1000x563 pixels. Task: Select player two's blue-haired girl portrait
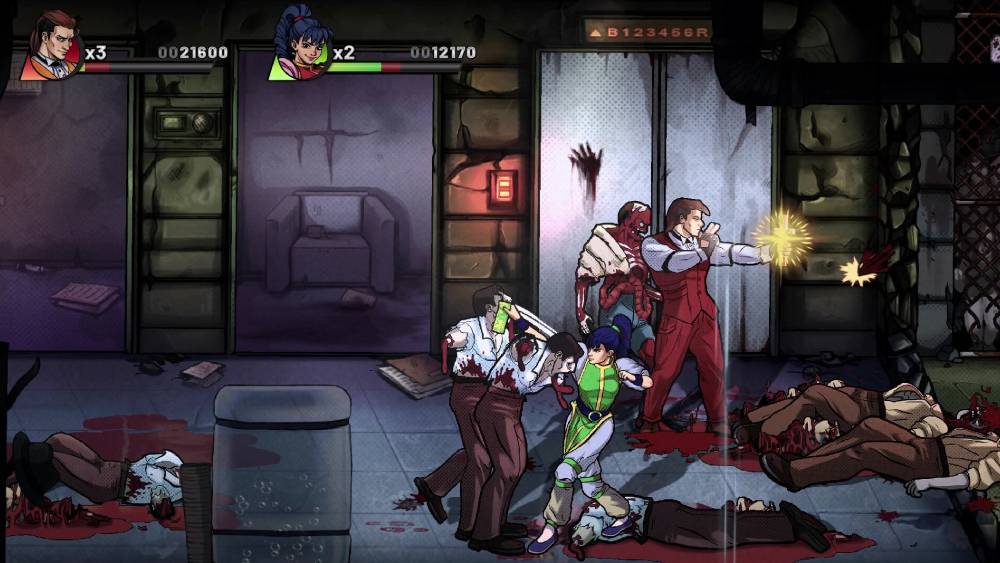[299, 48]
